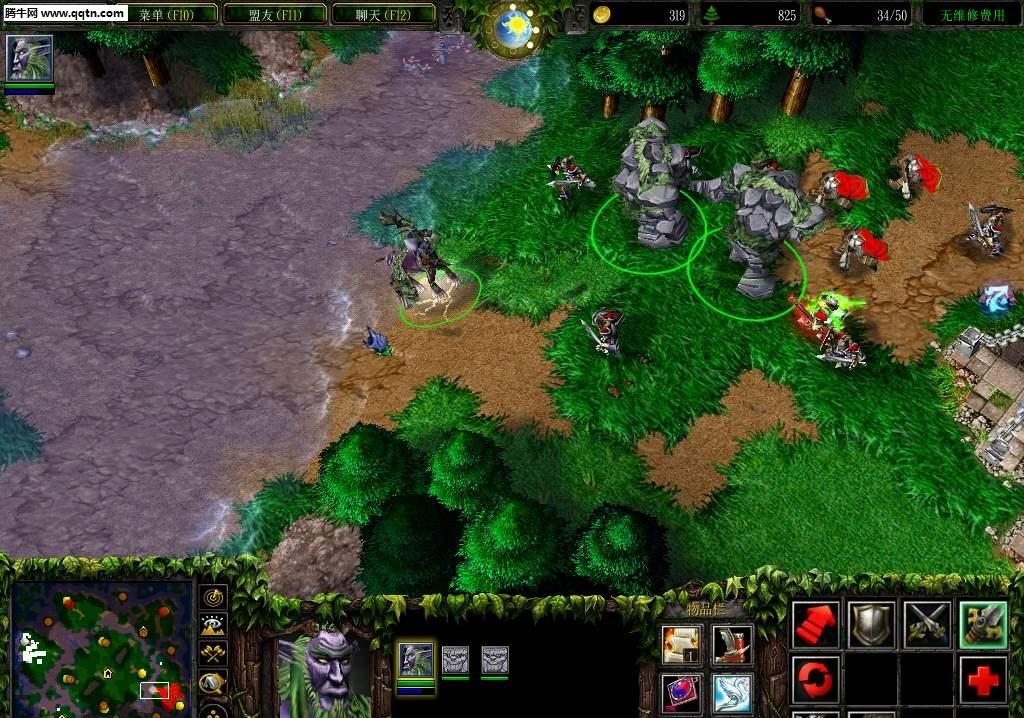Open the 菜单 (F10) menu
1024x718 pixels.
click(x=164, y=14)
